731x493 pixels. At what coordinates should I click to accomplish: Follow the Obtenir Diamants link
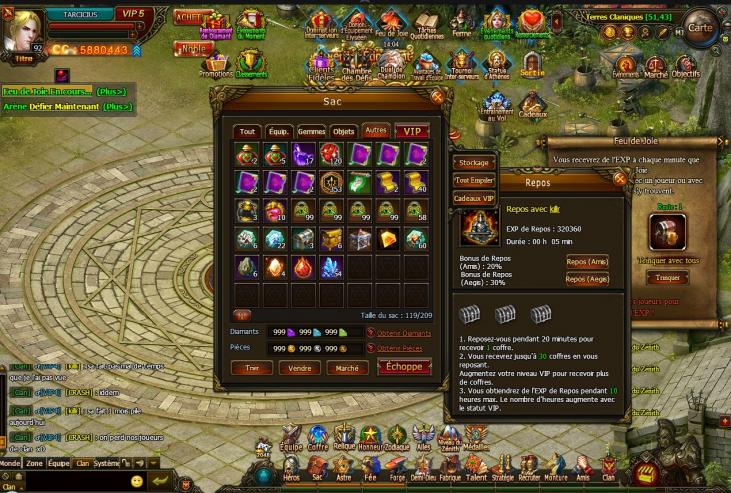[403, 333]
